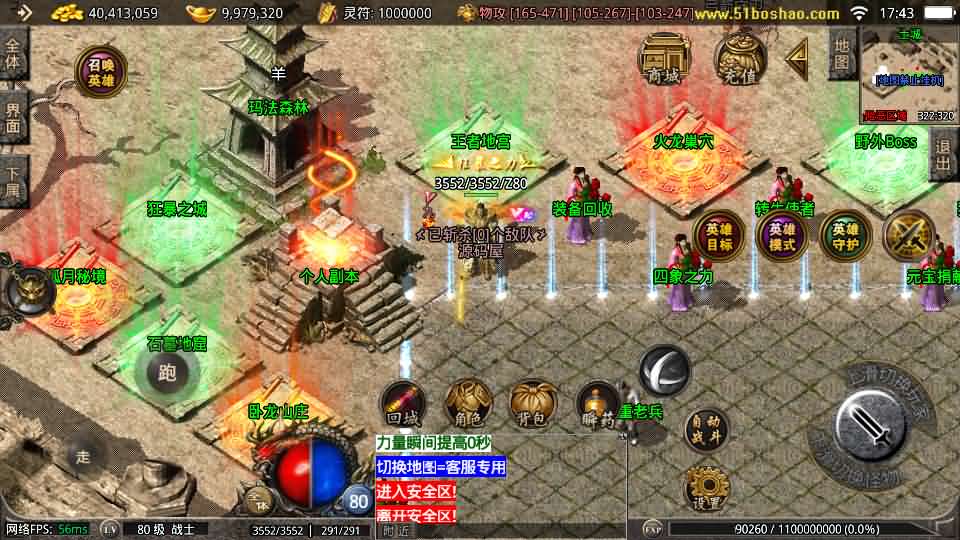Select the 下属 tab
Screen dimensions: 960x540
pyautogui.click(x=13, y=177)
